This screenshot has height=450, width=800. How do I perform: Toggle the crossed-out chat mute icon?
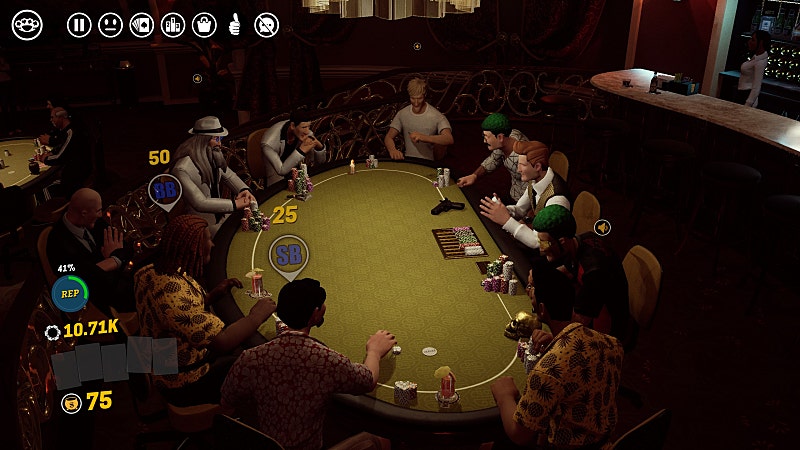(x=266, y=25)
